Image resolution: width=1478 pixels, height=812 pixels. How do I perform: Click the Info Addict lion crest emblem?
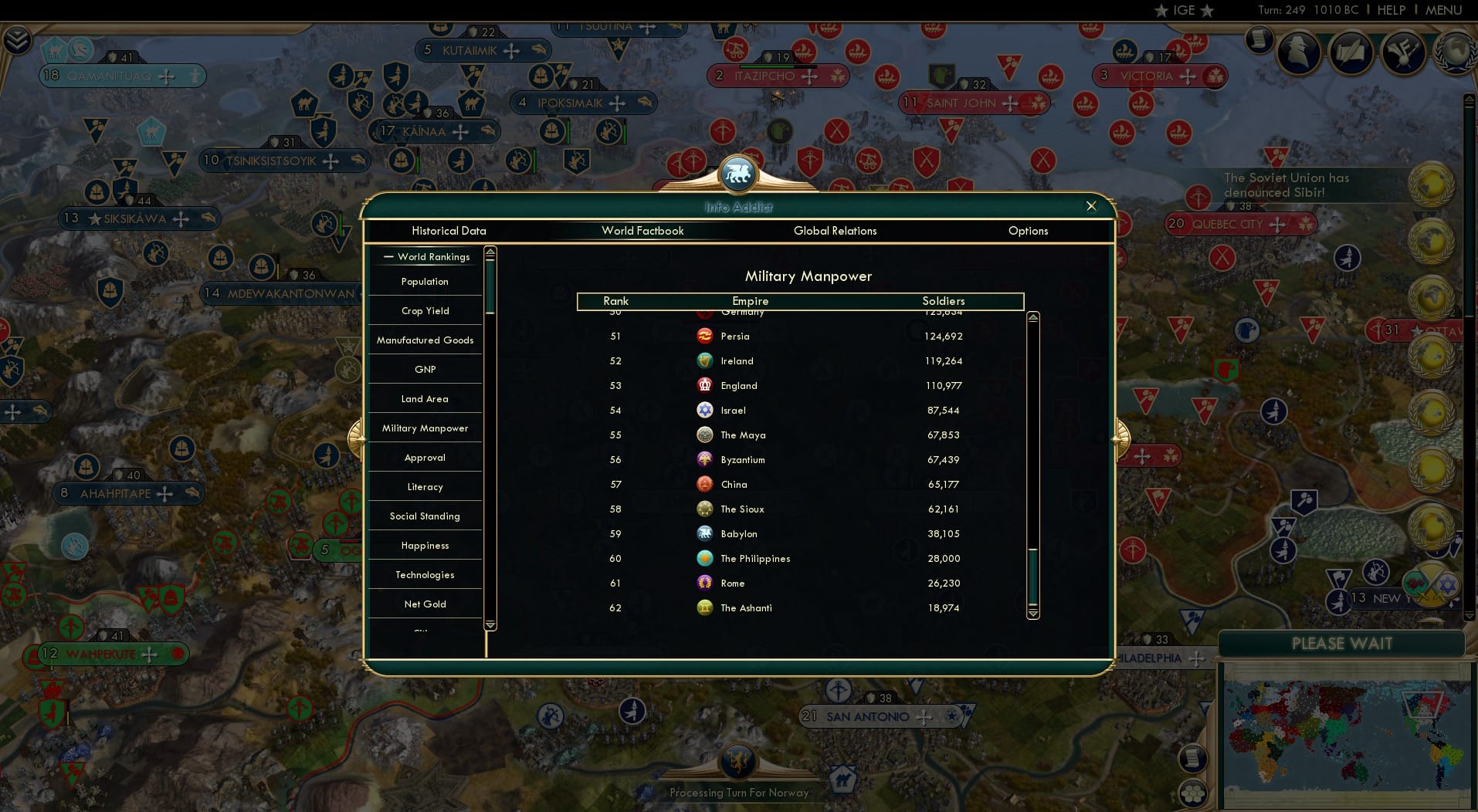pyautogui.click(x=738, y=173)
